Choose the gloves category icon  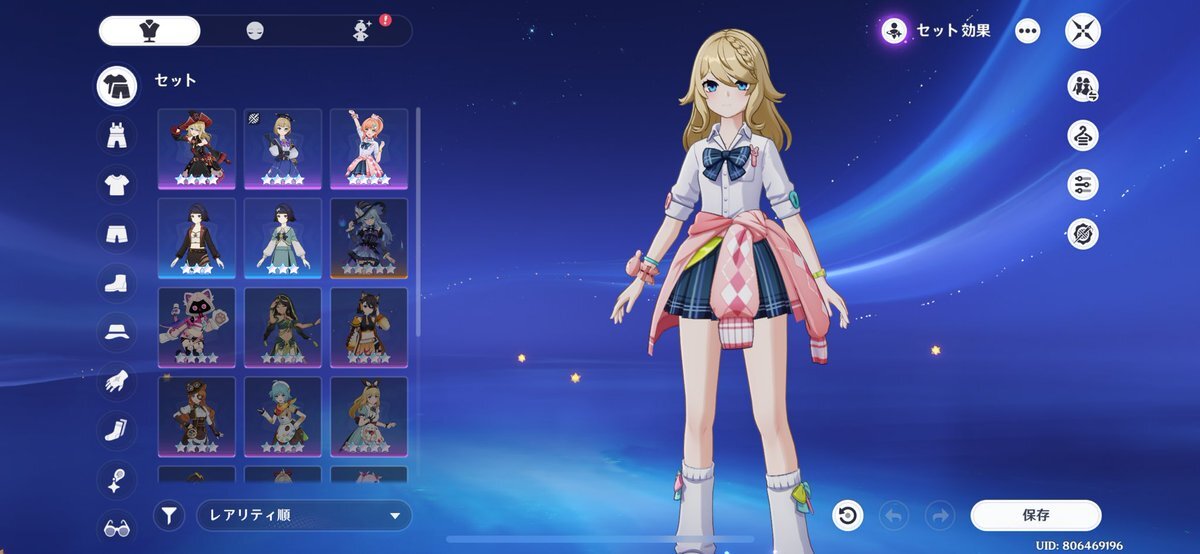[117, 381]
